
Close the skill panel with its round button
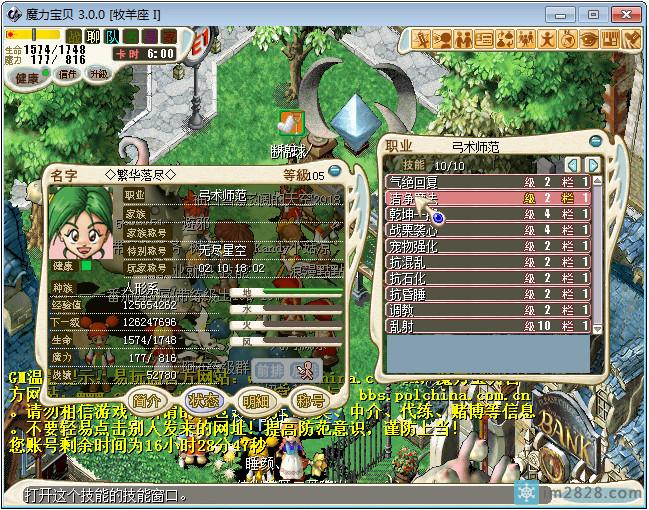[596, 142]
